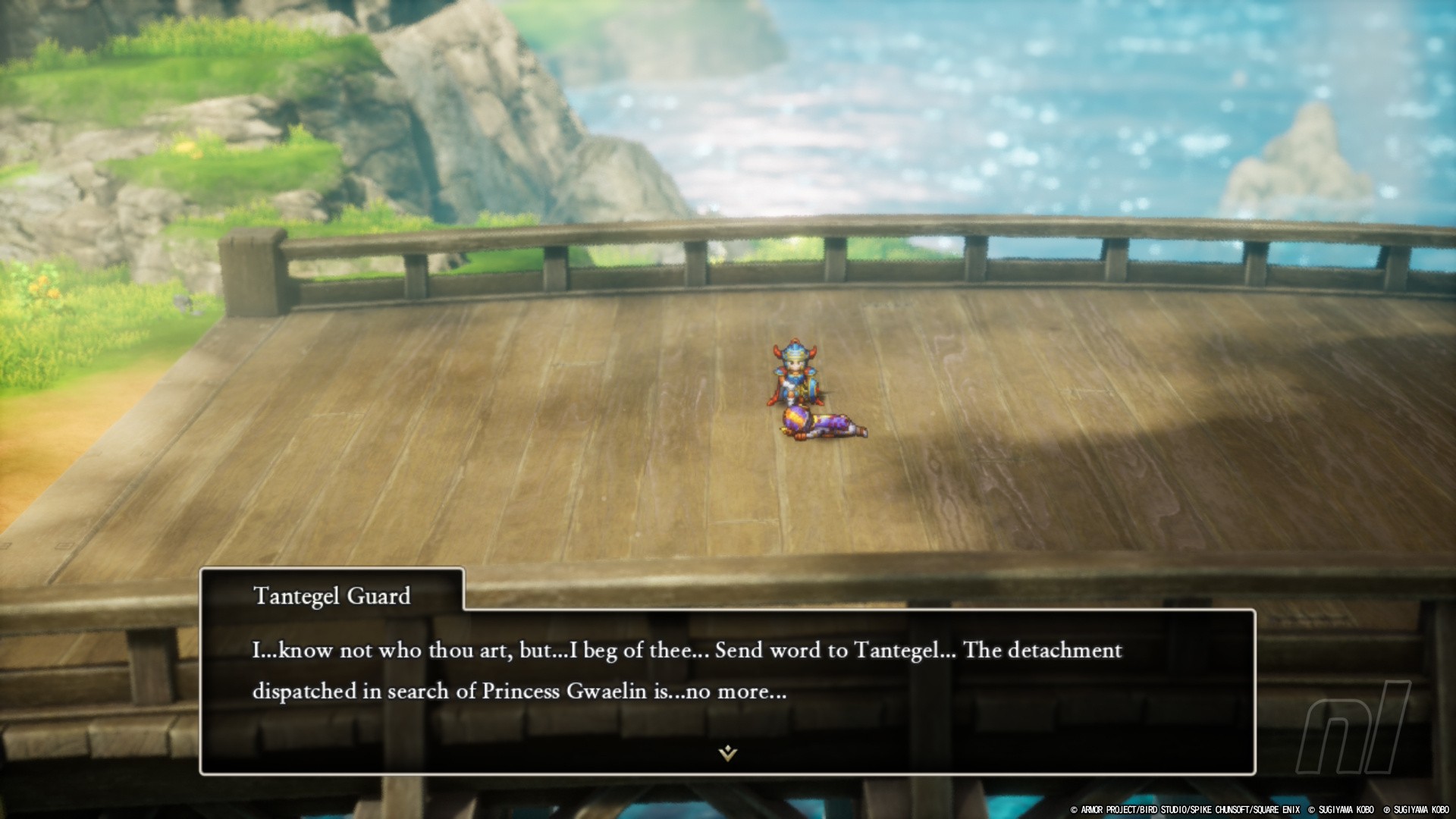Advance dialogue with the down arrow indicator

pos(728,752)
